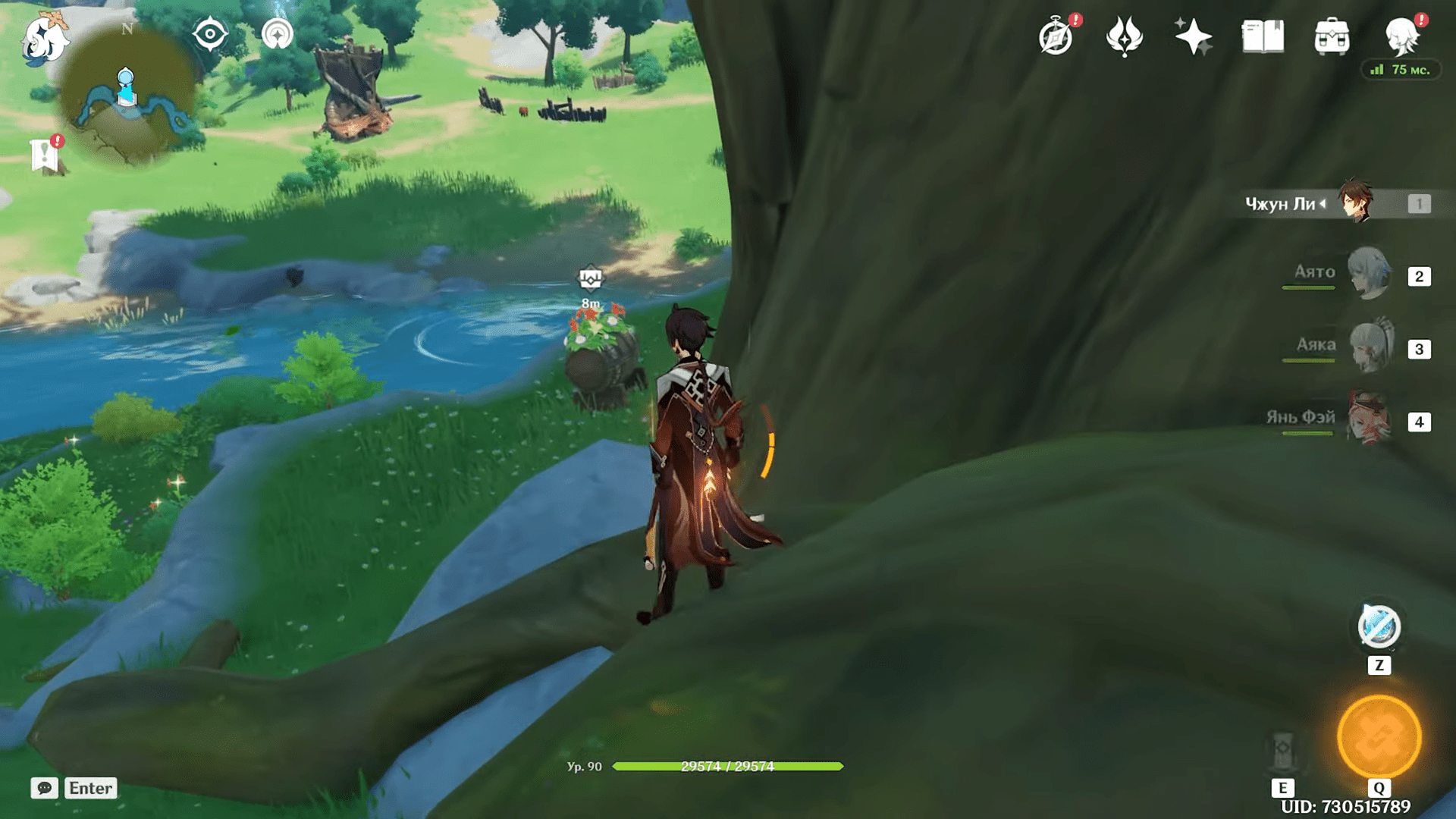Use the gadget above the Z key
1456x819 pixels.
1379,628
